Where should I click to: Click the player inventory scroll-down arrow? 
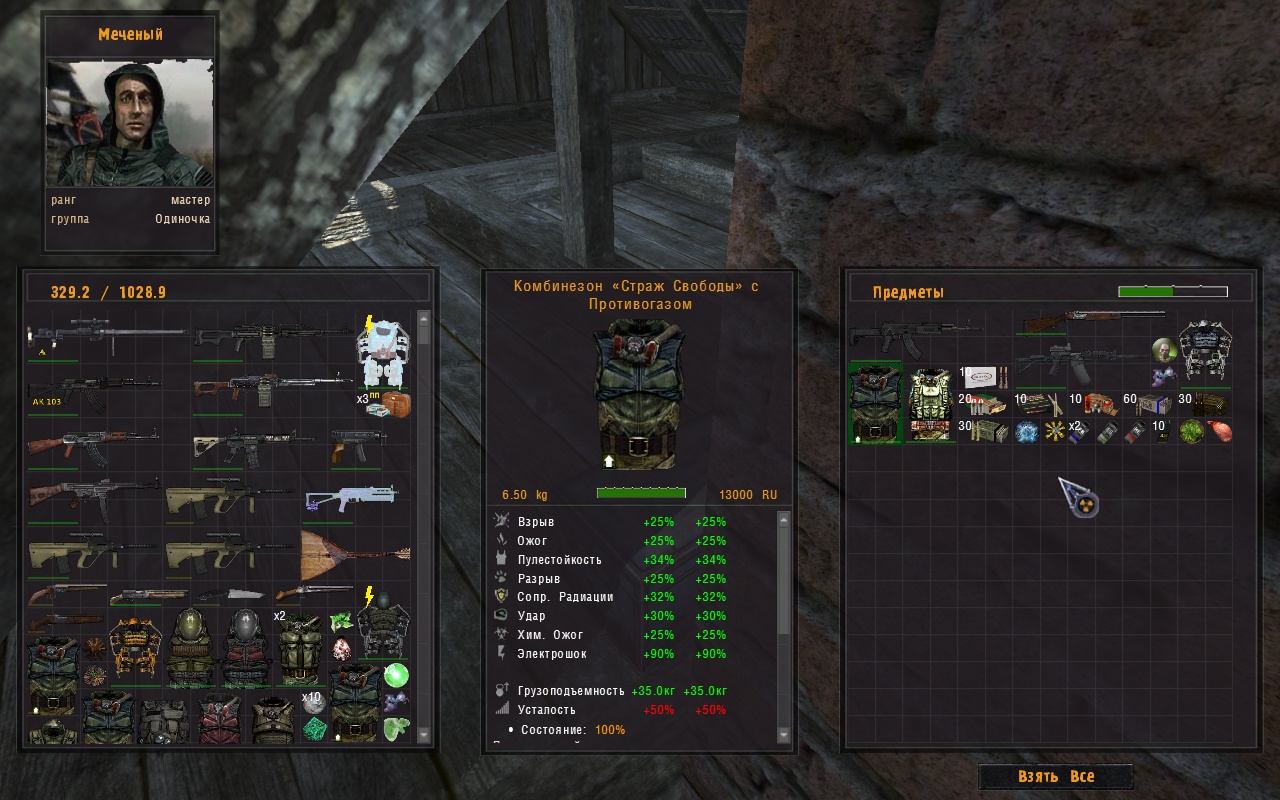423,735
